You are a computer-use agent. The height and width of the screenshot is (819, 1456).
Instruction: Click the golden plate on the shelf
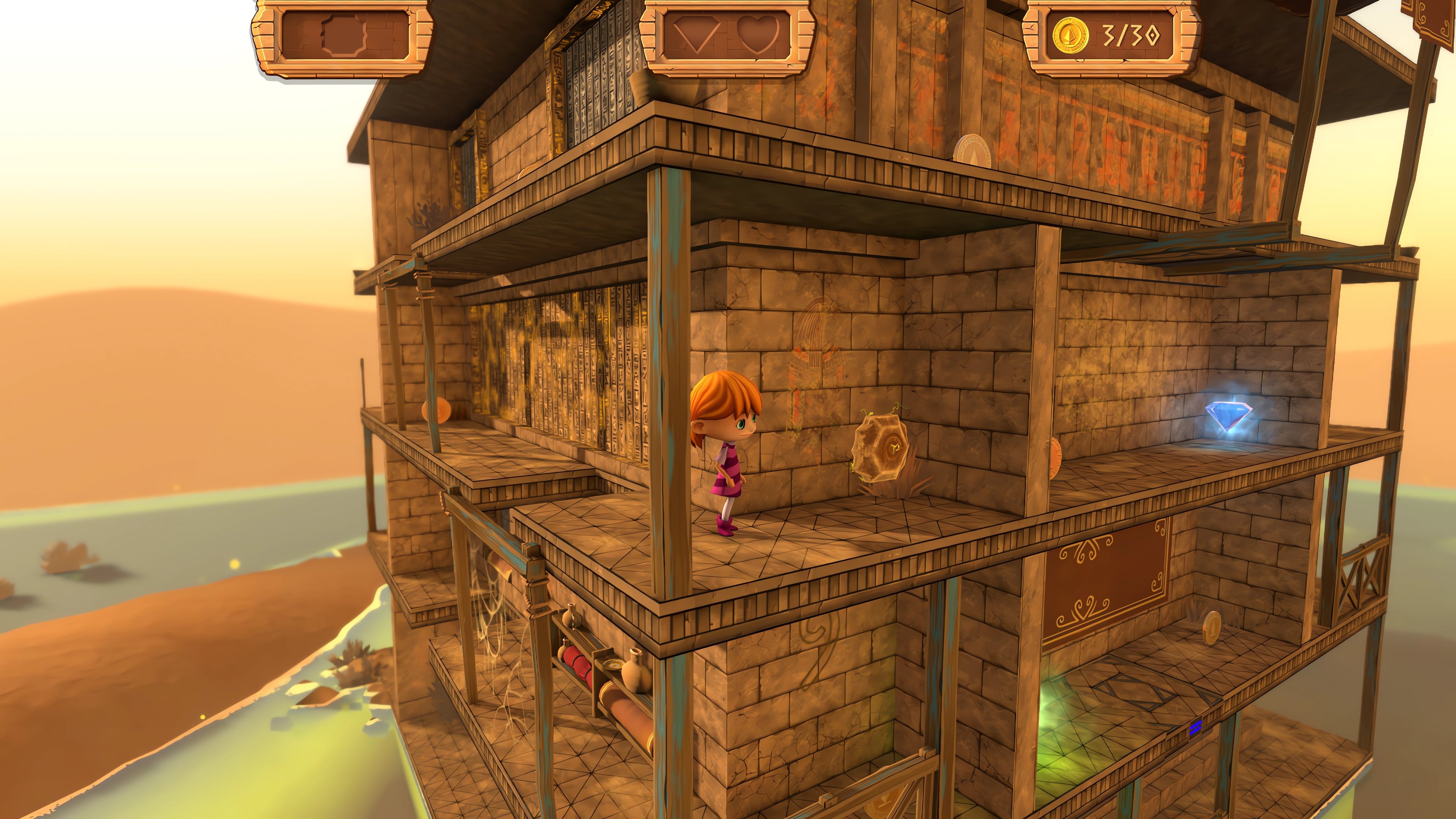614,665
